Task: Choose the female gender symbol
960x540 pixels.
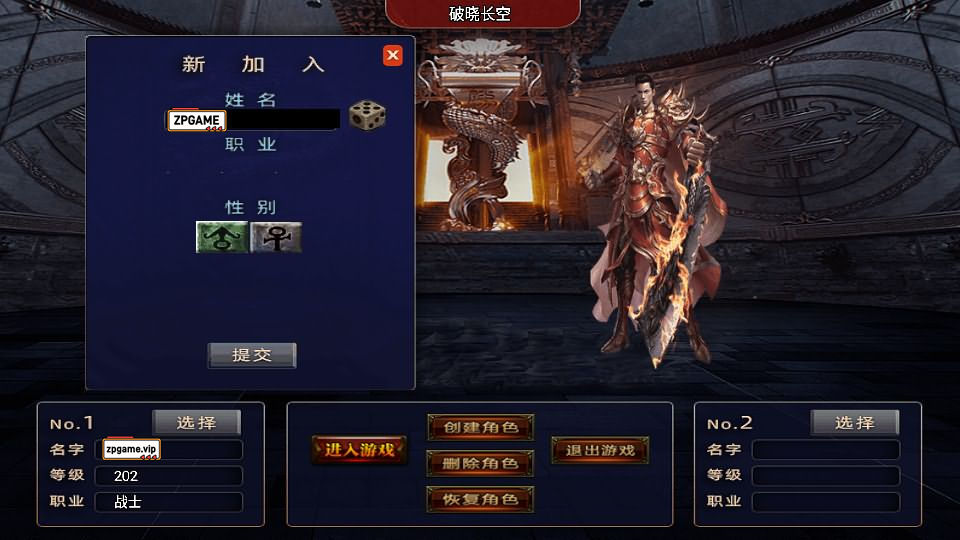Action: click(x=276, y=237)
